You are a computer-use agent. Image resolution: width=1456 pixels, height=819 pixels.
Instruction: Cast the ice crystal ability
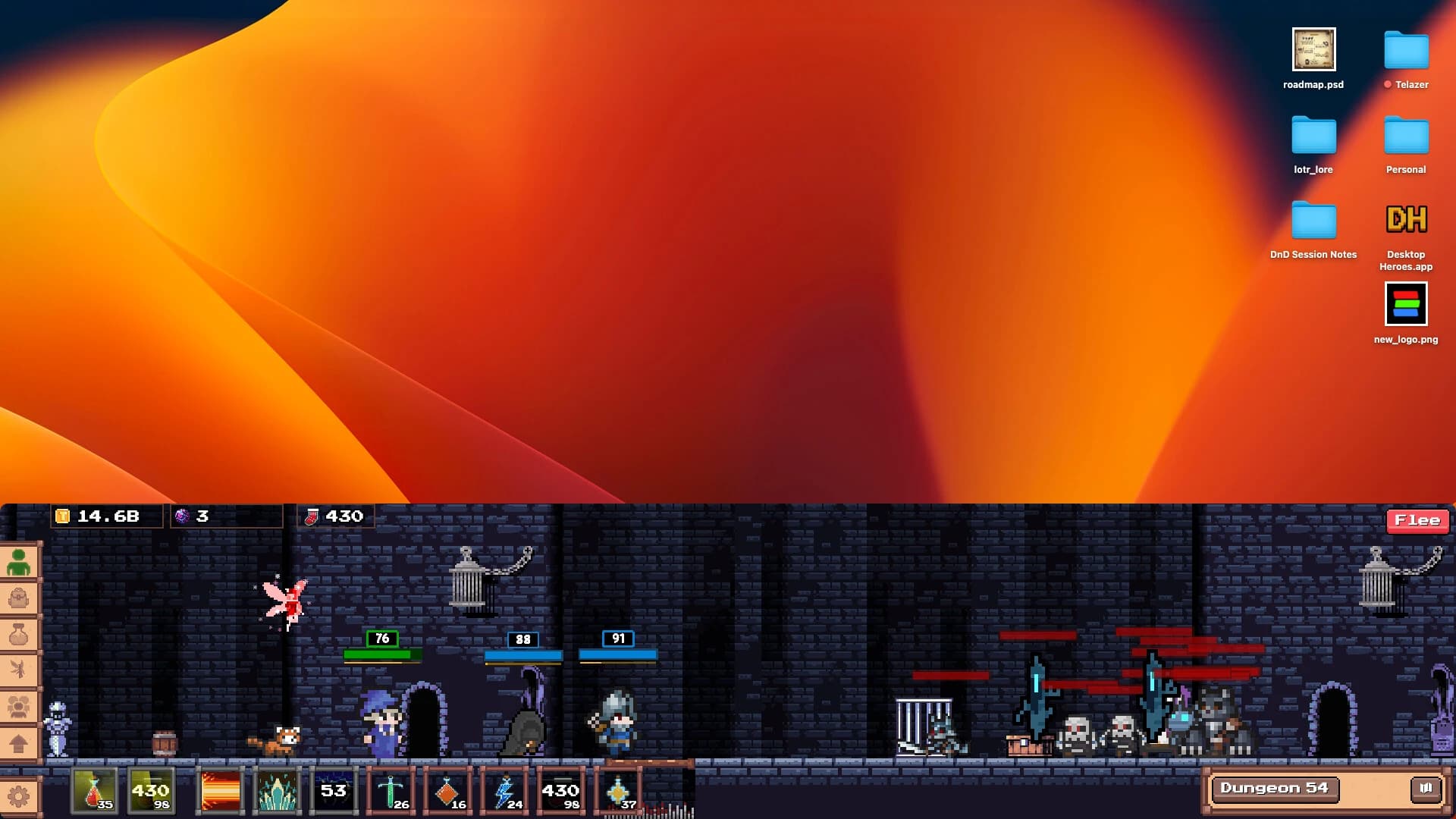click(x=276, y=791)
